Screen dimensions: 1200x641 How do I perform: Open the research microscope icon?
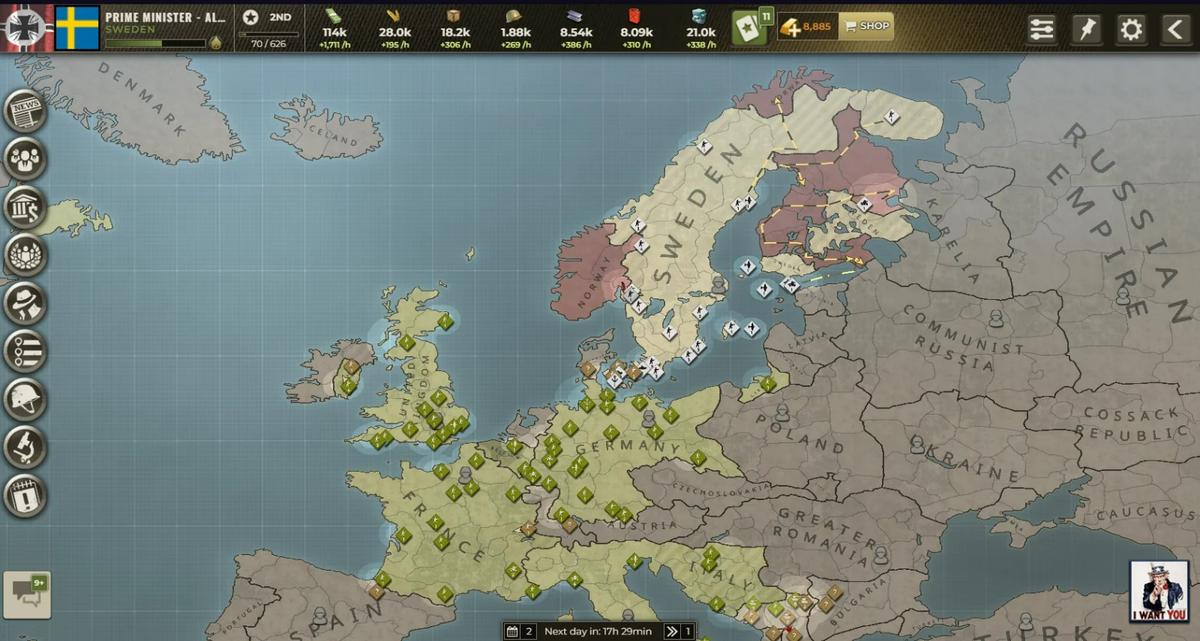pos(25,447)
